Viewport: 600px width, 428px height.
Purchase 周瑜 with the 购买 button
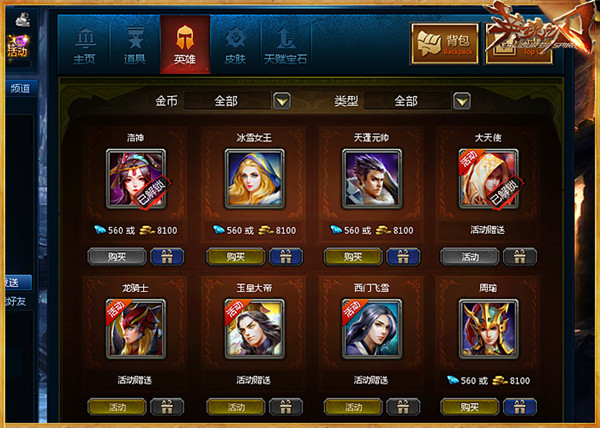pos(462,407)
